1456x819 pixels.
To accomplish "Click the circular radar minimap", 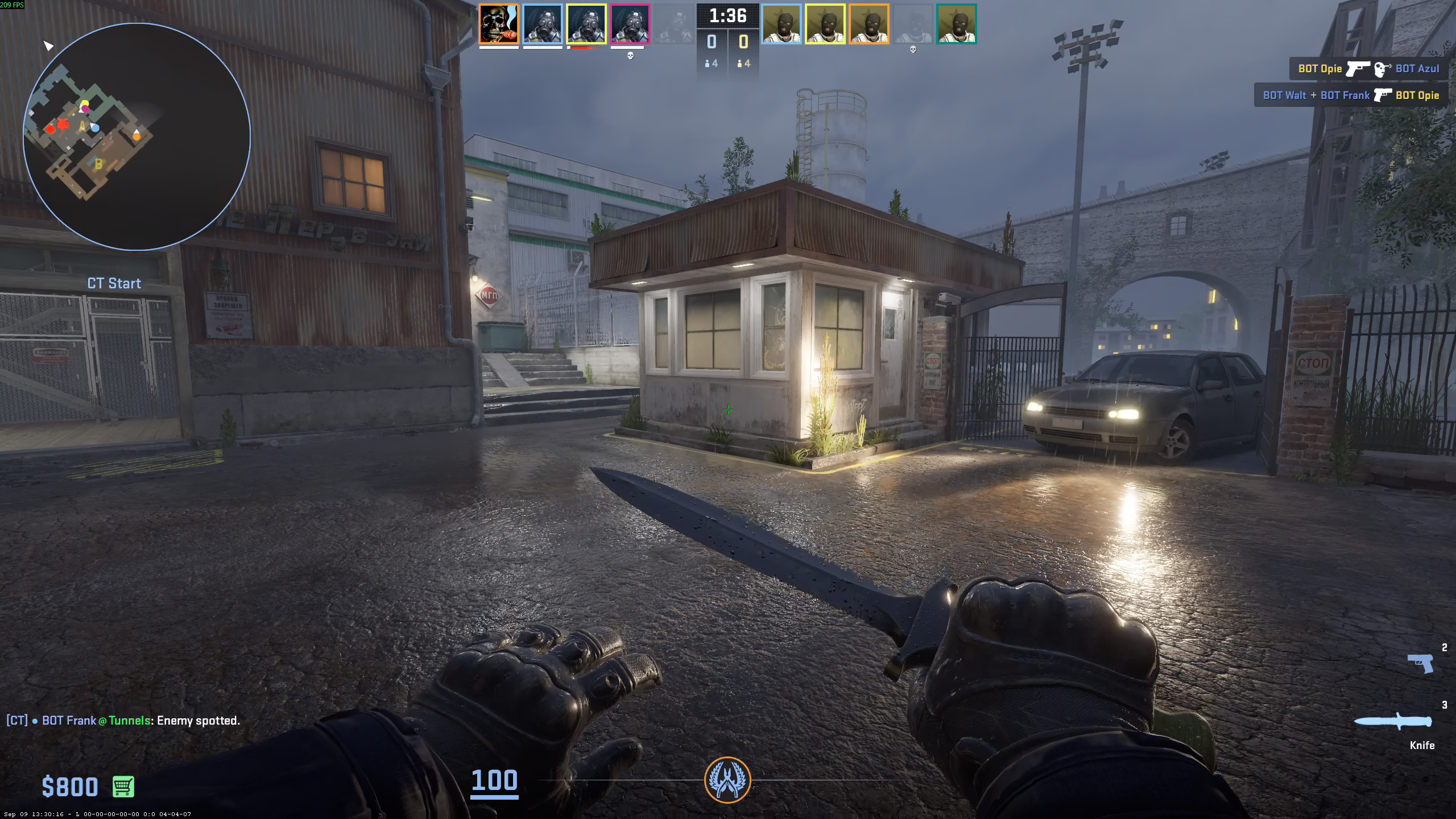I will (136, 136).
